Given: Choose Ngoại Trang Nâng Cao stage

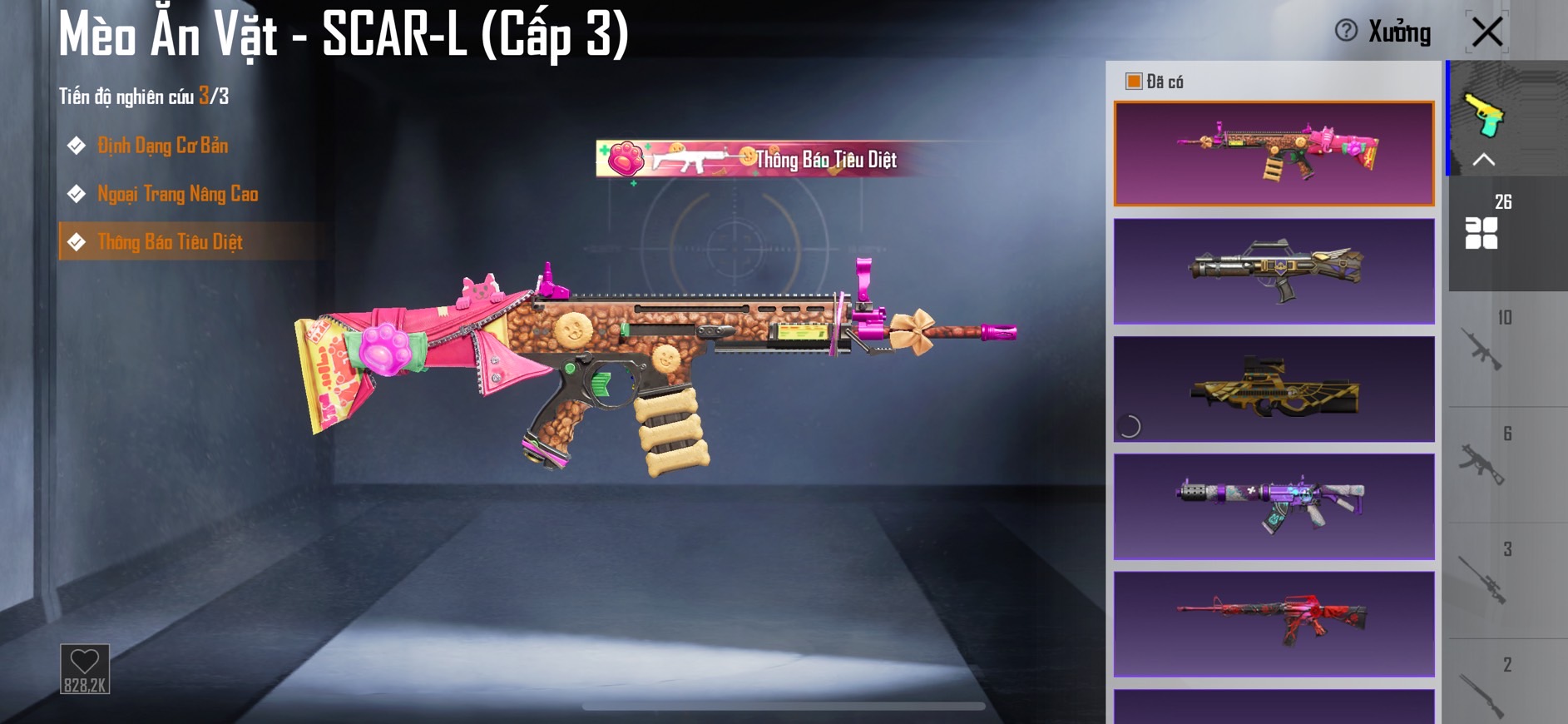Looking at the screenshot, I should click(177, 194).
